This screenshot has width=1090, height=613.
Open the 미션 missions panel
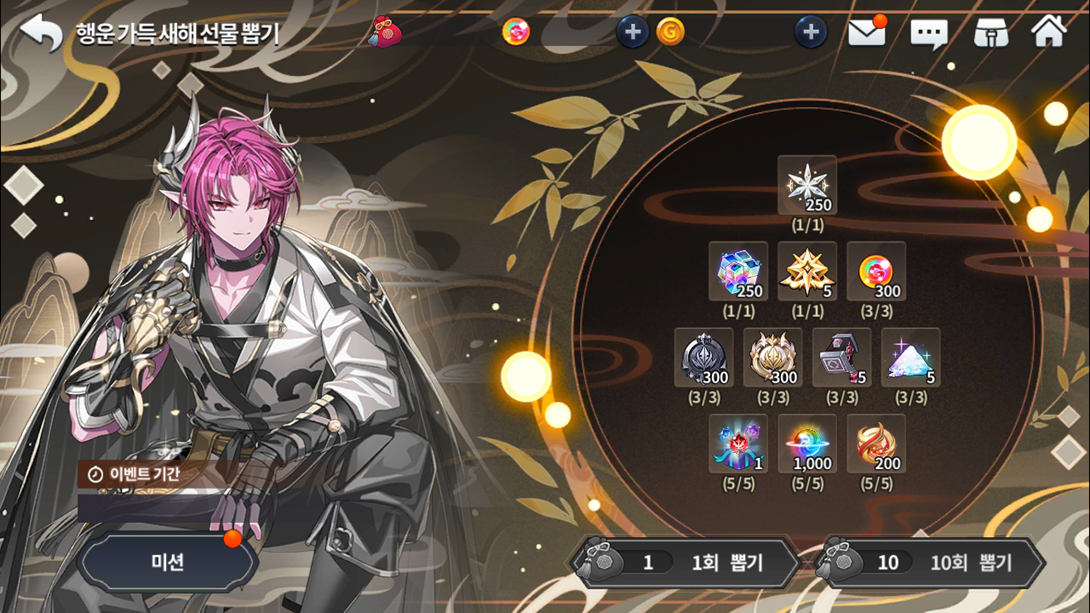[167, 562]
